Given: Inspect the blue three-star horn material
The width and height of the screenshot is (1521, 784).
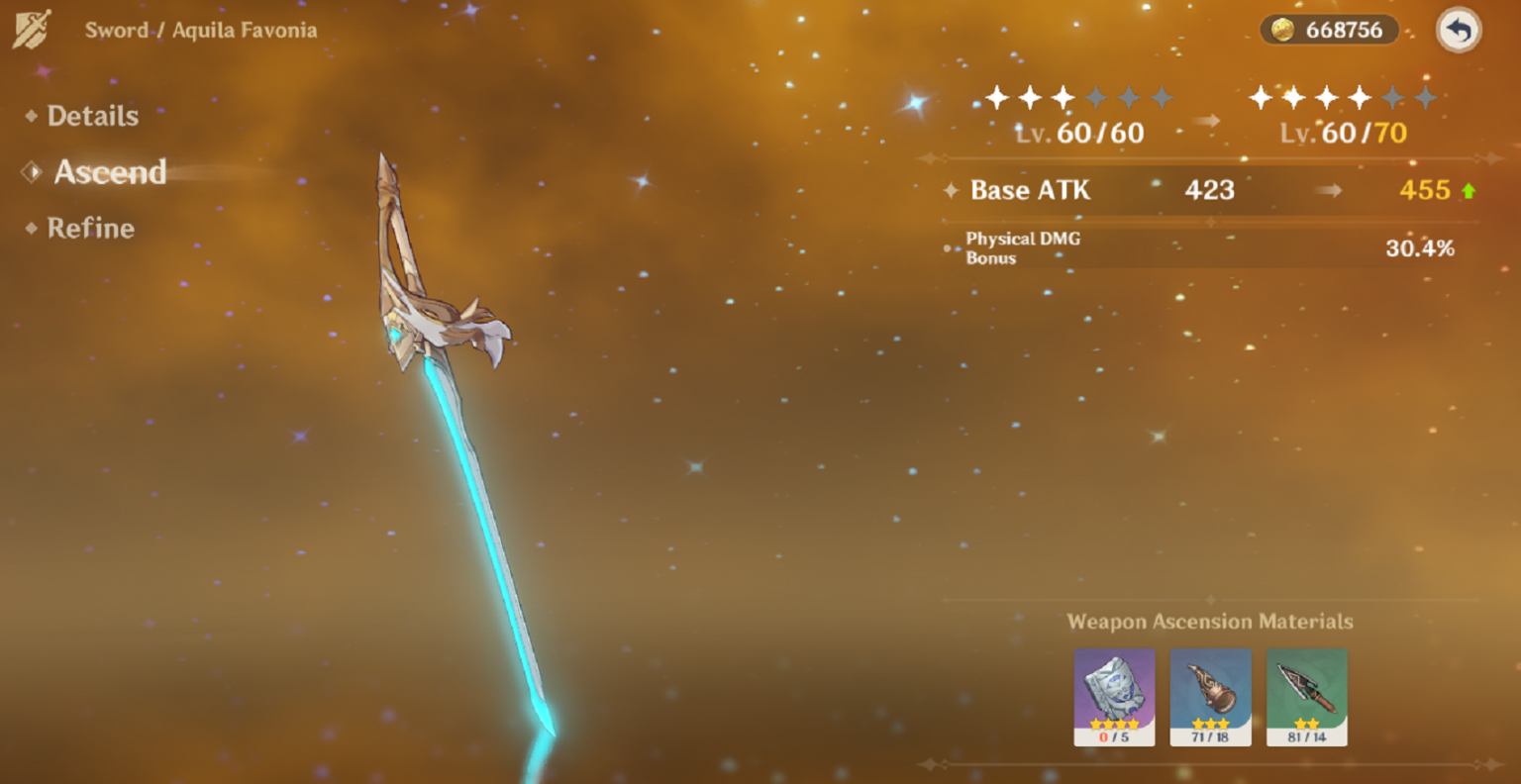Looking at the screenshot, I should (x=1210, y=696).
